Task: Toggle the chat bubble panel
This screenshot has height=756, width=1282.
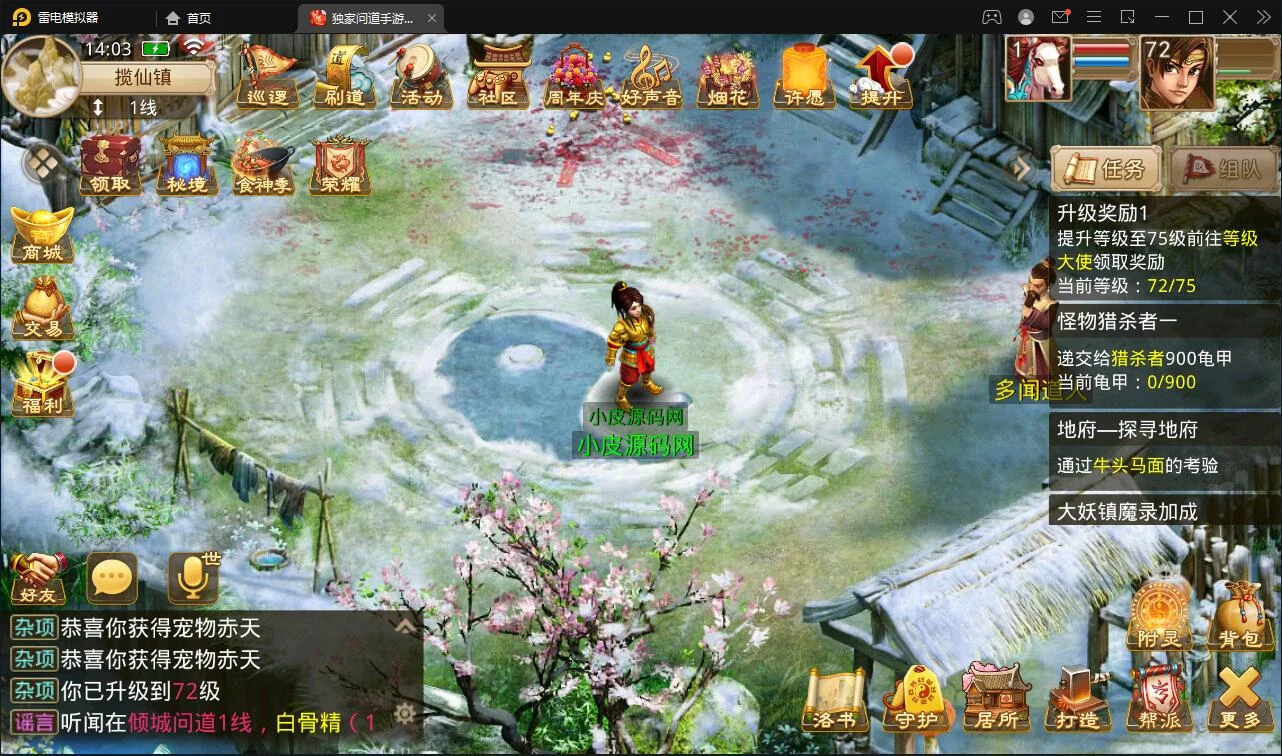Action: coord(111,576)
